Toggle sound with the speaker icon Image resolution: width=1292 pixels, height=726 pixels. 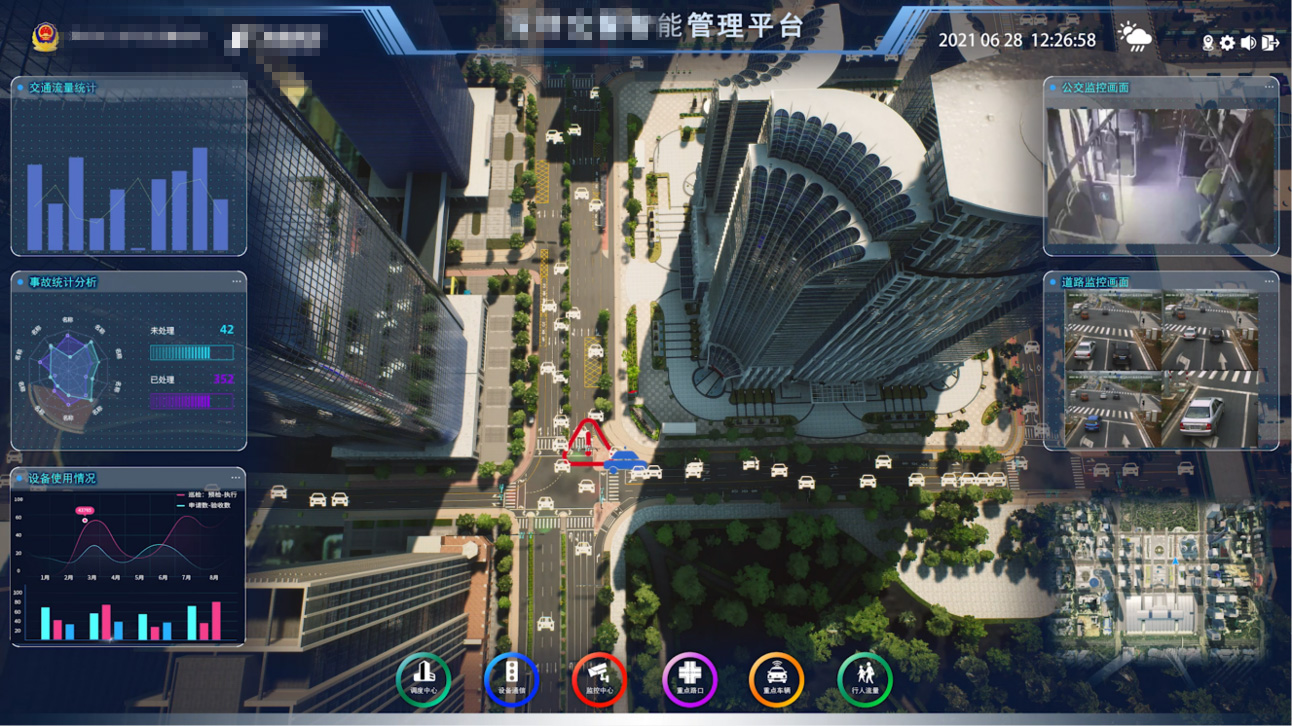point(1248,43)
